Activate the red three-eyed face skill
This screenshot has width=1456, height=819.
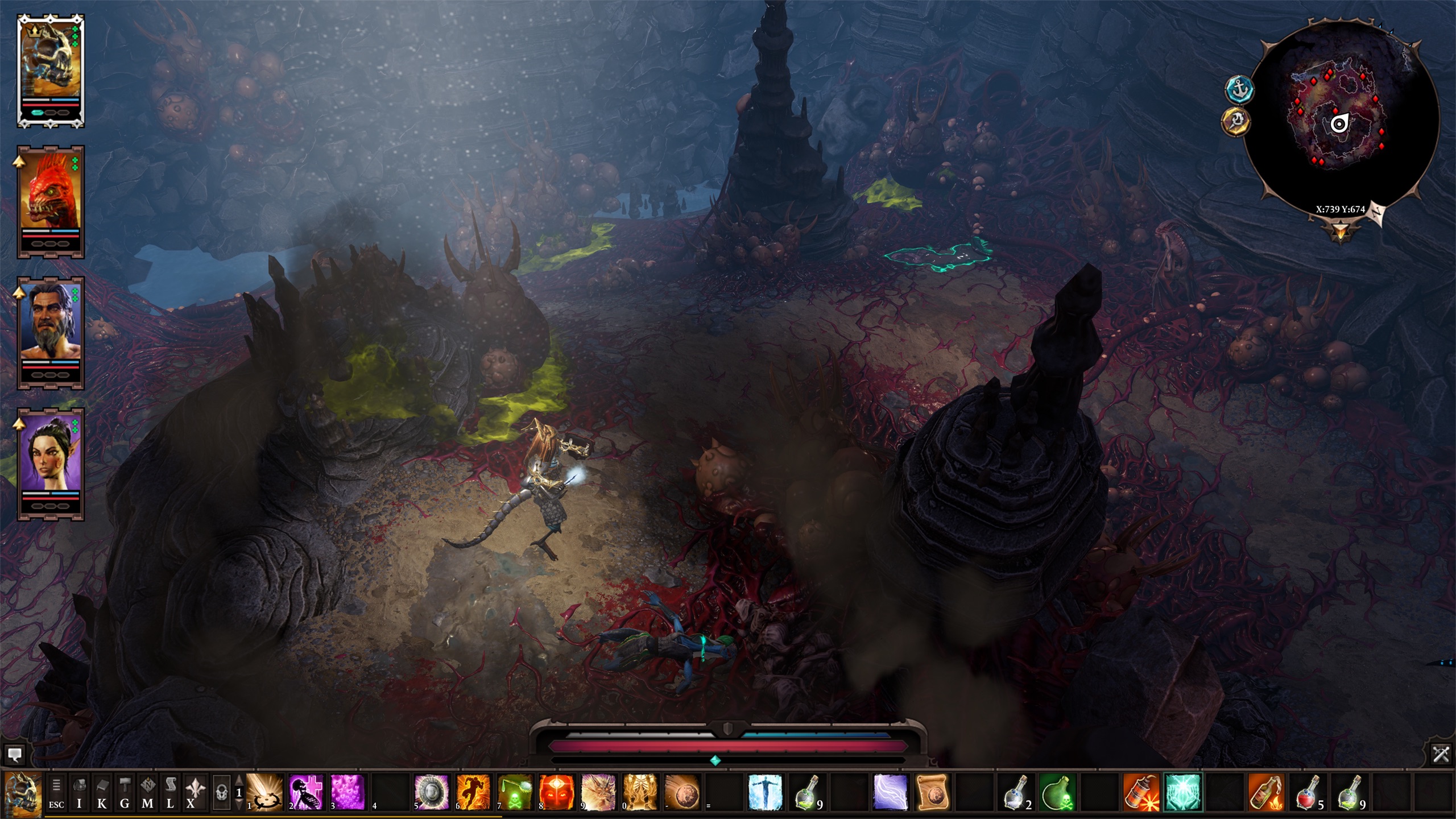[556, 792]
